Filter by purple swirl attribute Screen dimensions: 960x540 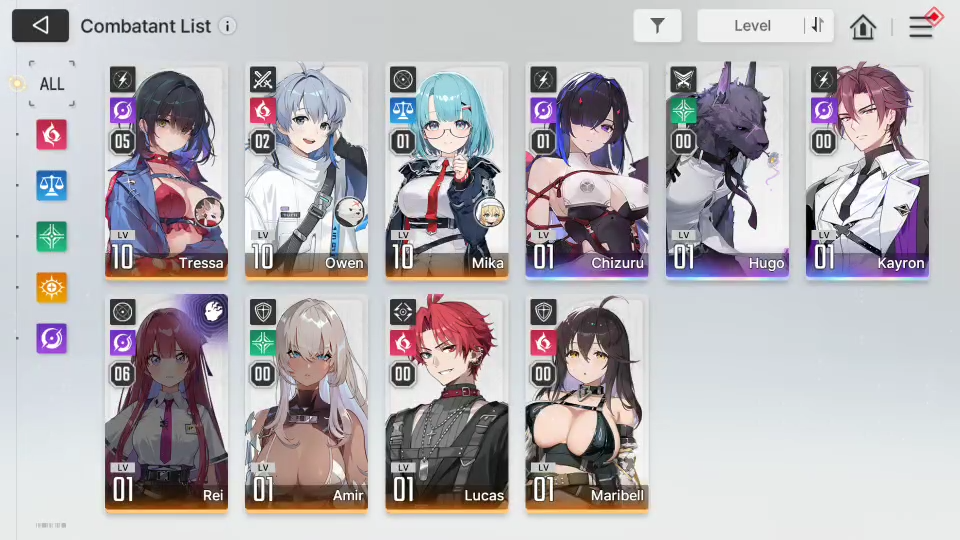click(x=51, y=338)
